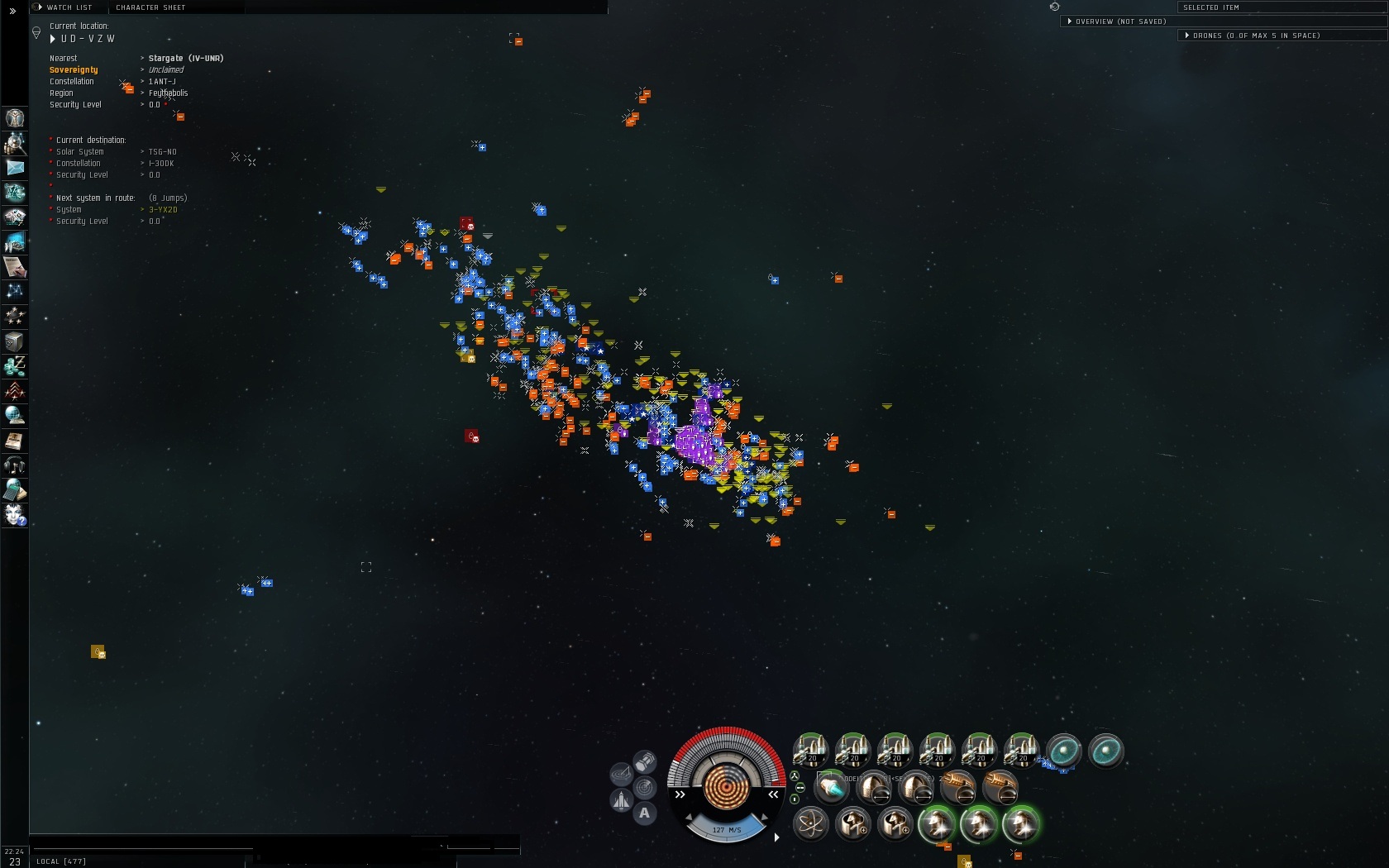1389x868 pixels.
Task: Open the character sheet from the sidebar portrait
Action: pos(15,118)
